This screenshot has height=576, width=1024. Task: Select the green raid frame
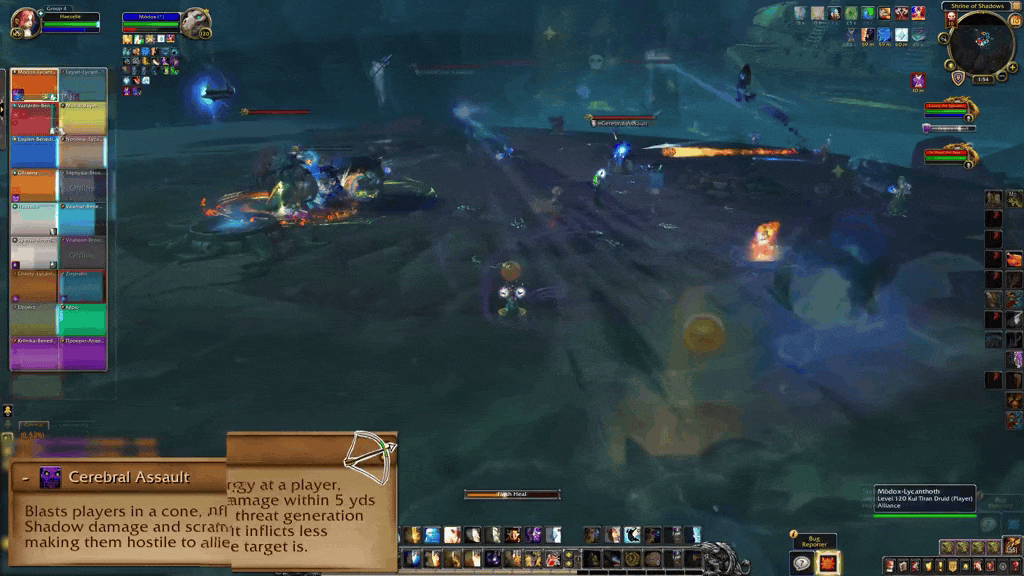[x=83, y=320]
